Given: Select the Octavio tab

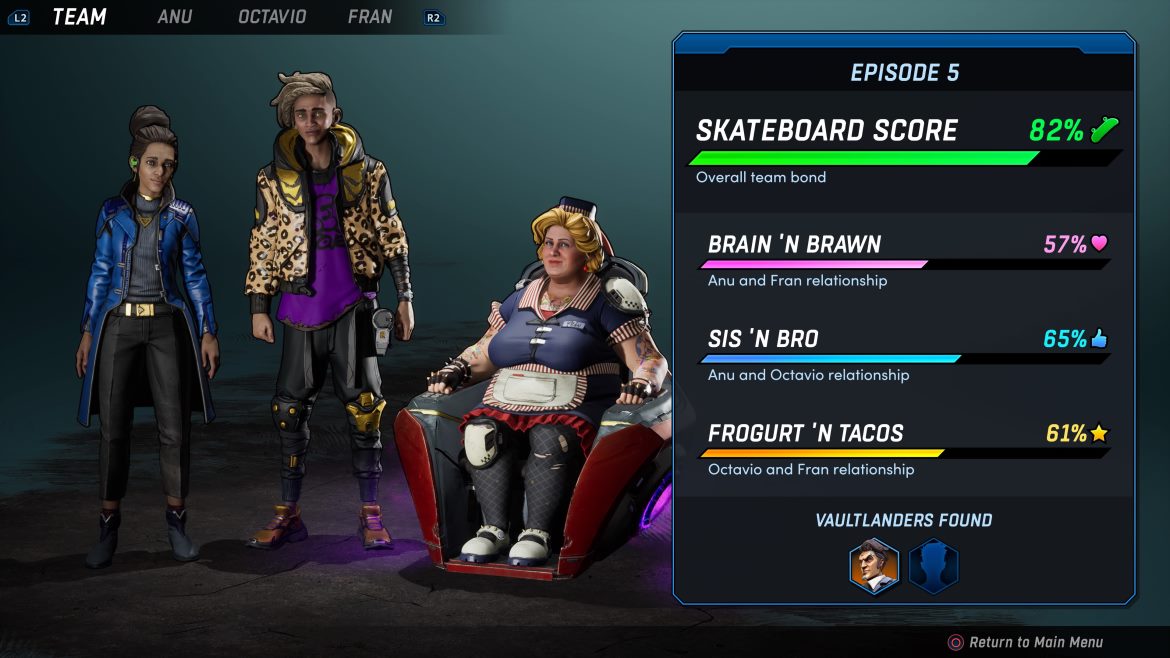Looking at the screenshot, I should point(272,17).
